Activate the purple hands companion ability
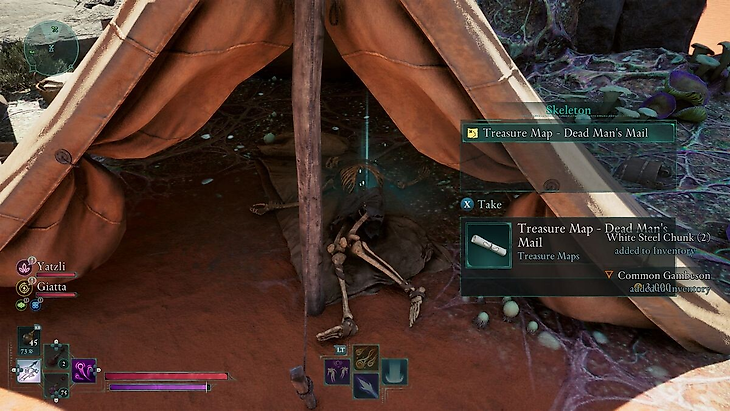Screen dimensions: 730x411 336,371
